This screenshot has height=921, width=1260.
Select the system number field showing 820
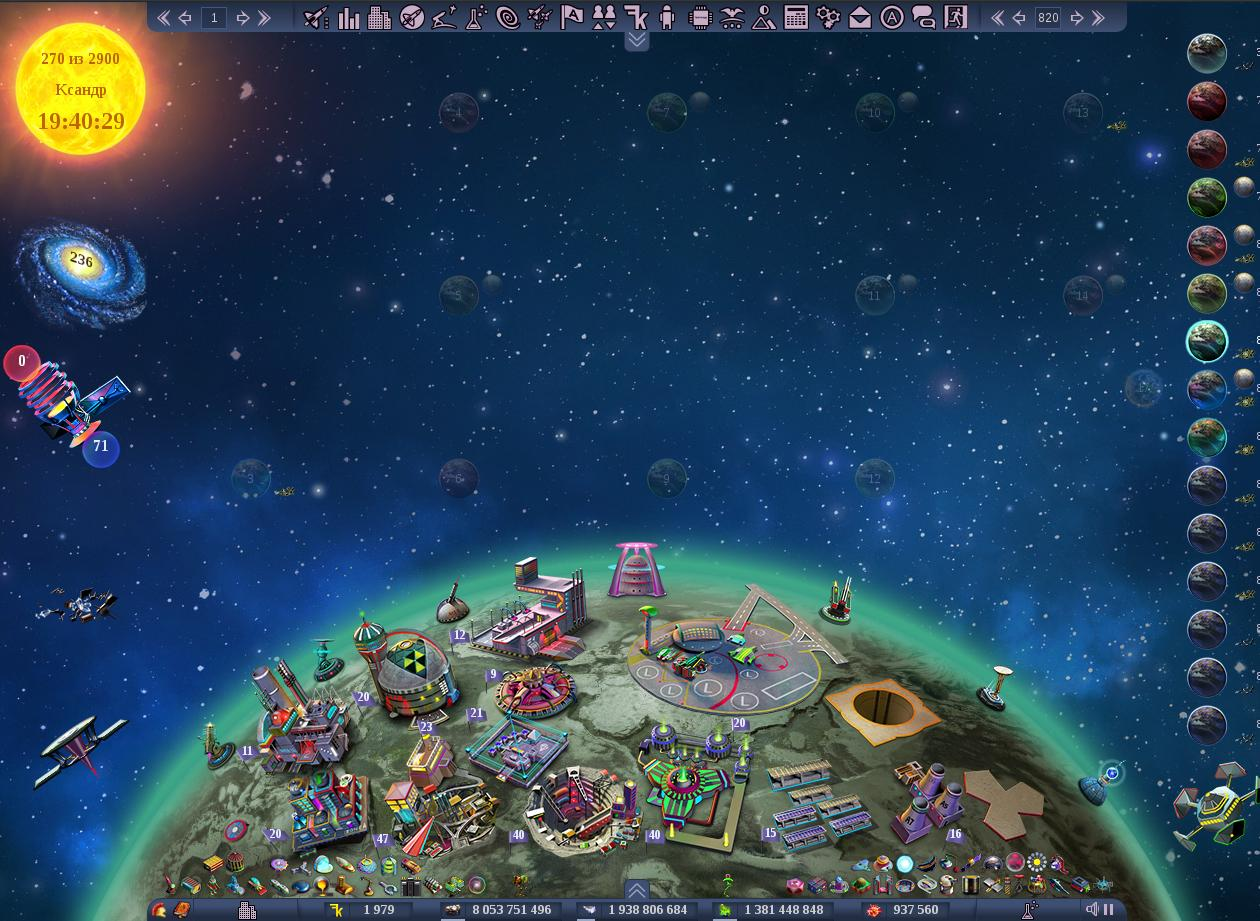coord(1047,17)
